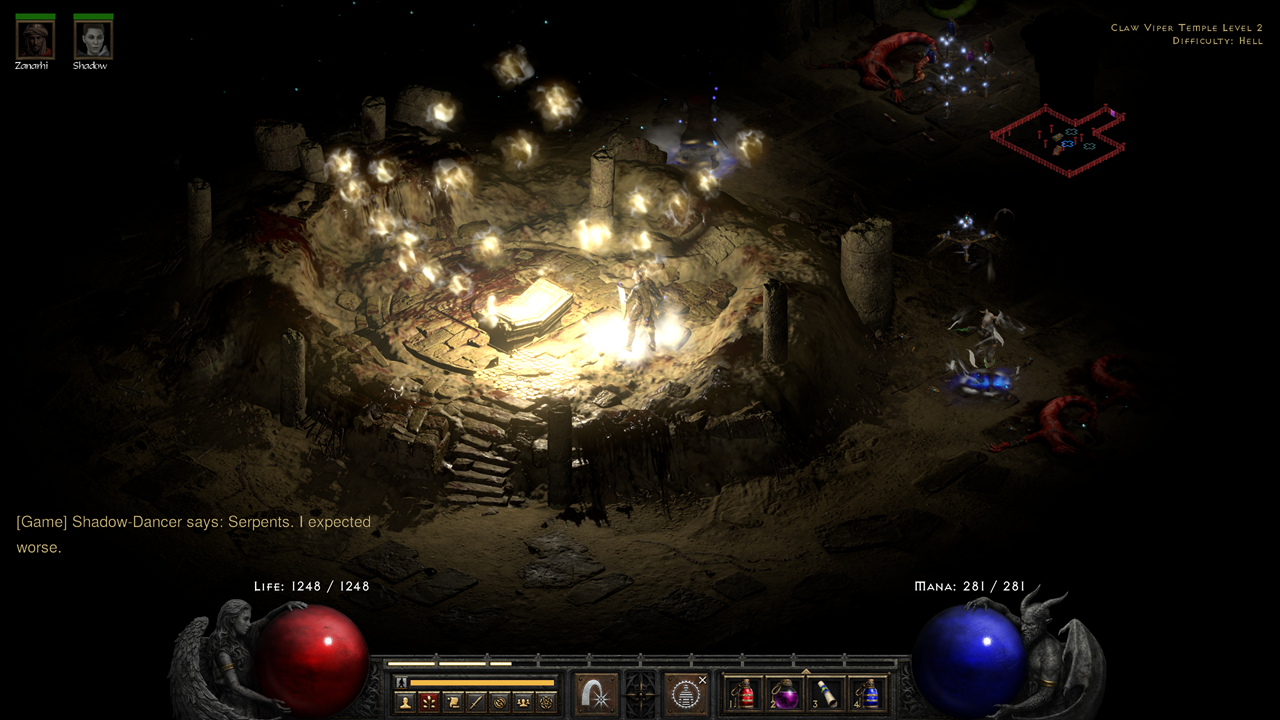Viewport: 1280px width, 720px height.
Task: Drink the blue mana potion in belt
Action: tap(869, 693)
